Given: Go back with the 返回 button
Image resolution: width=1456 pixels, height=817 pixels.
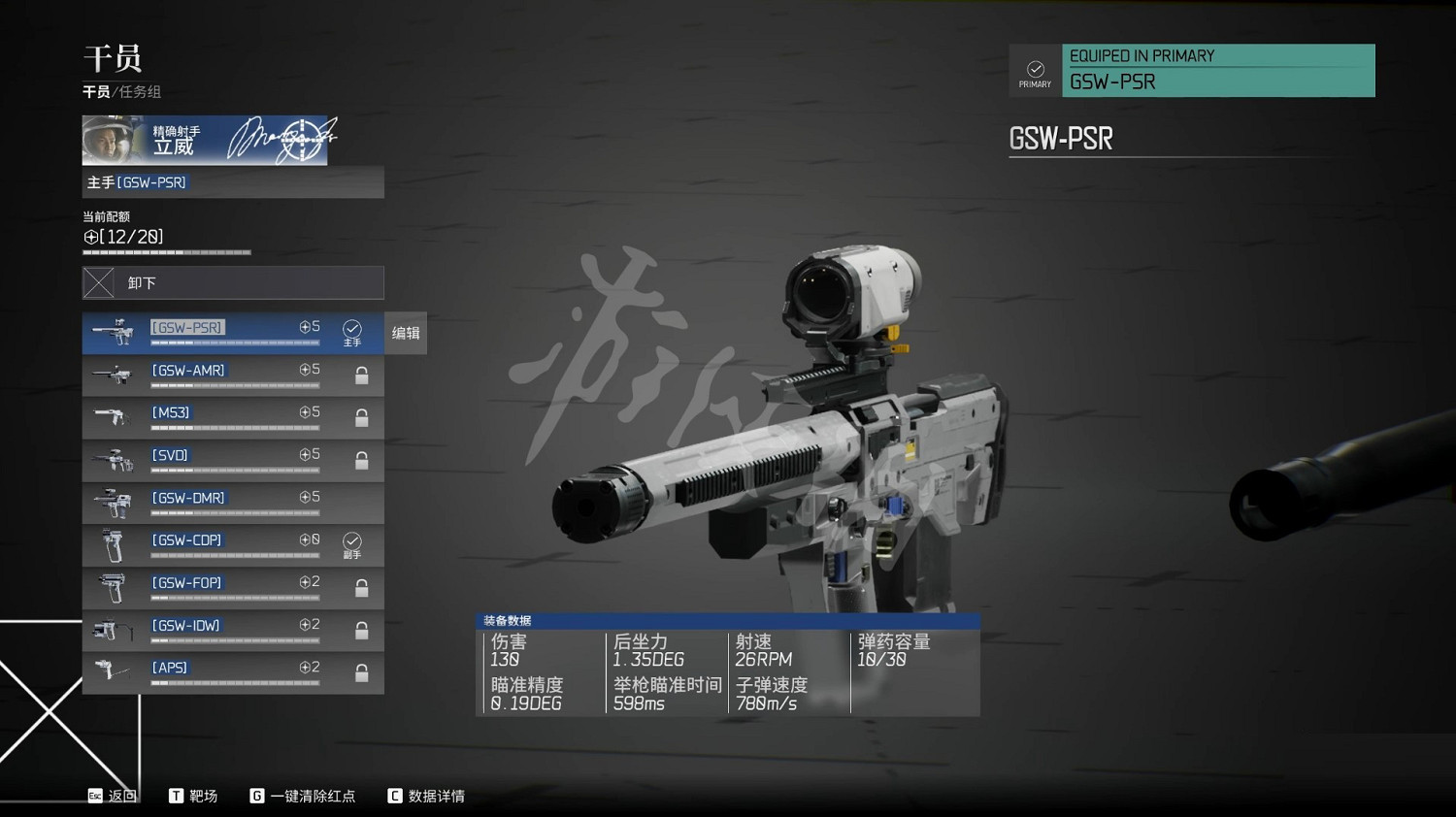Looking at the screenshot, I should (113, 796).
